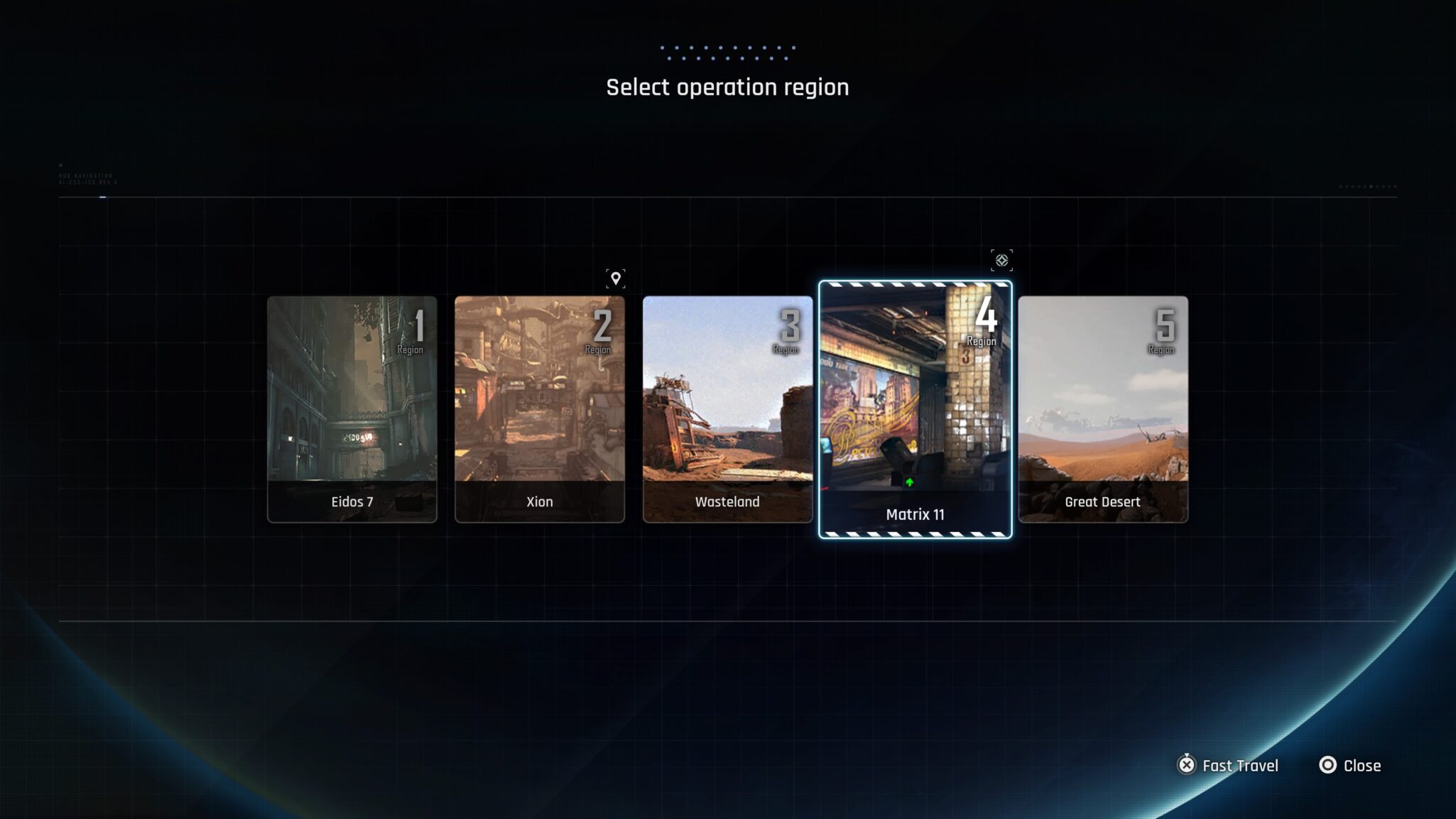Screen dimensions: 1456x819
Task: Pick the Wasteland region card
Action: tap(727, 409)
